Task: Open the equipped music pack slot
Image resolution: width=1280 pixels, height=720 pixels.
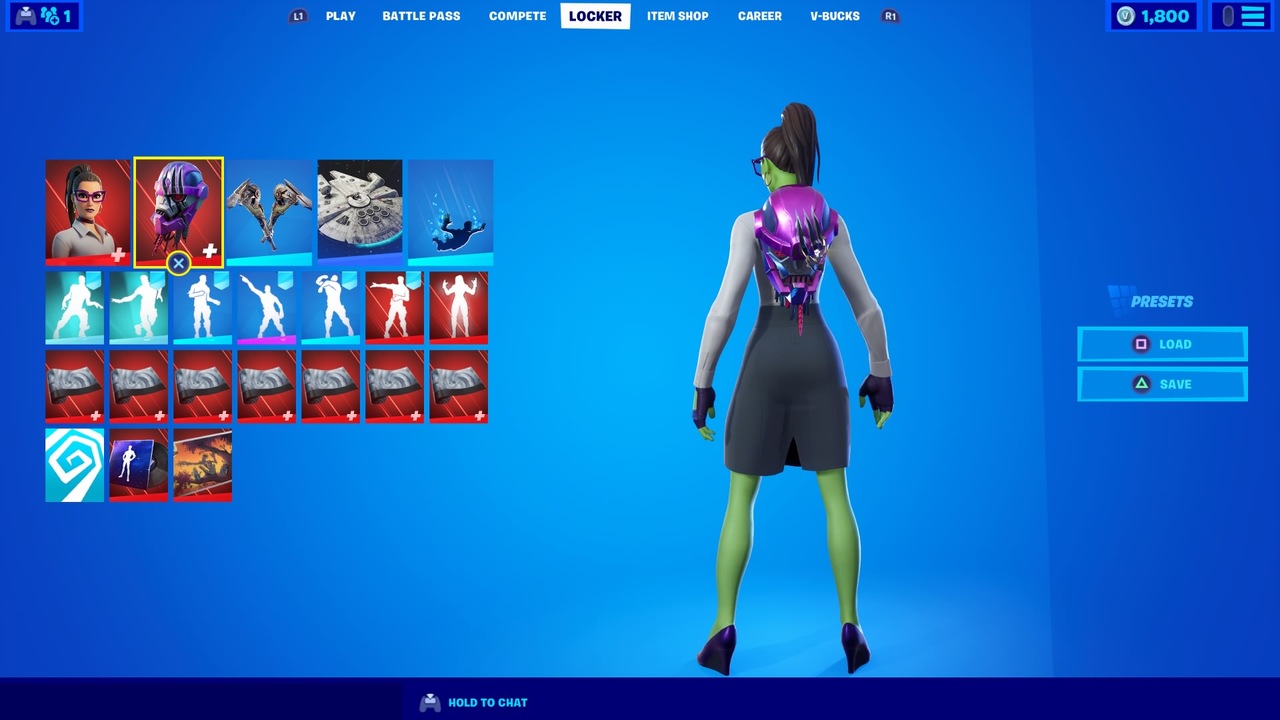Action: coord(138,465)
